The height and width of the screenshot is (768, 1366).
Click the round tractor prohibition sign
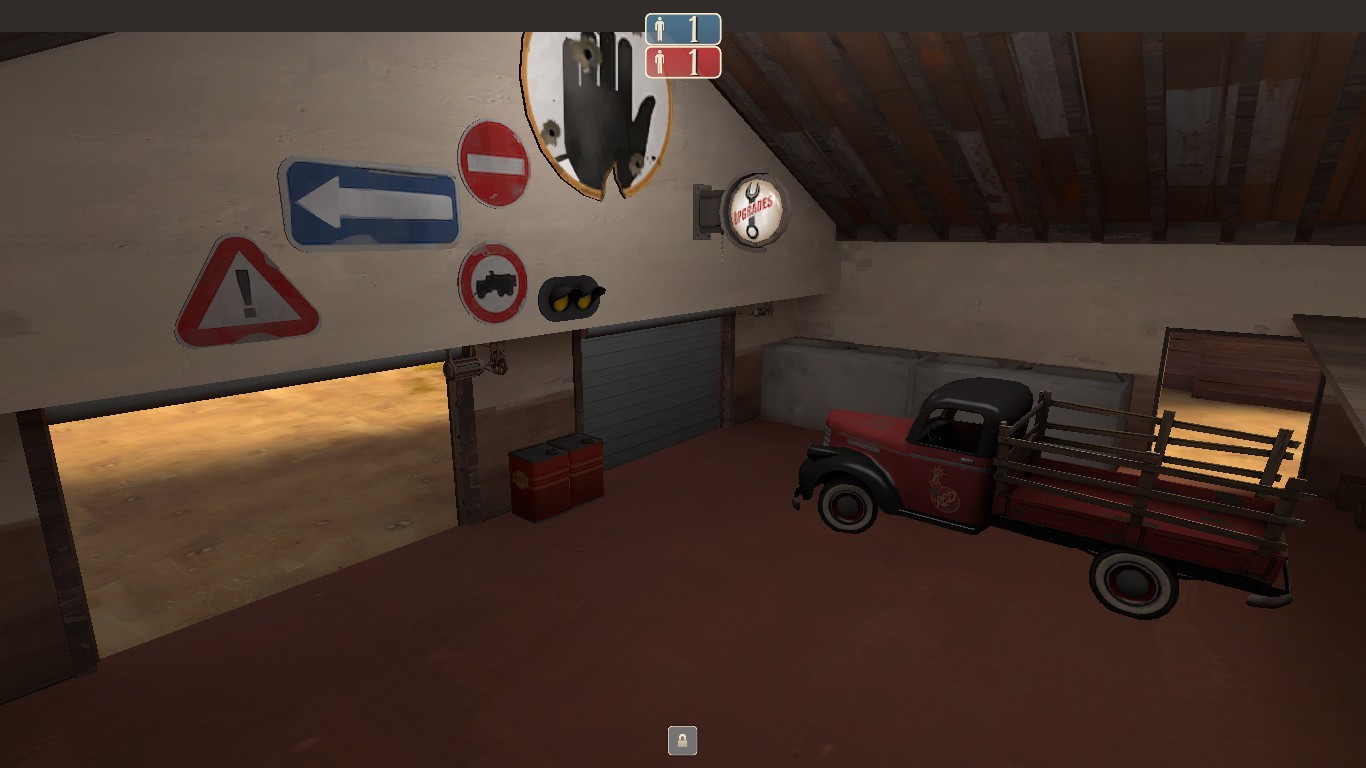point(492,282)
